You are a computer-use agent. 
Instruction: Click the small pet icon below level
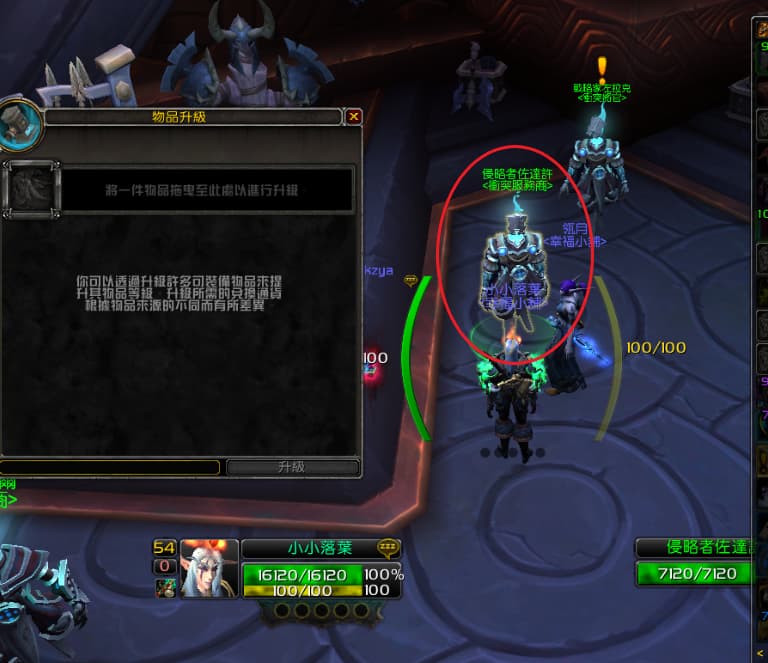165,588
